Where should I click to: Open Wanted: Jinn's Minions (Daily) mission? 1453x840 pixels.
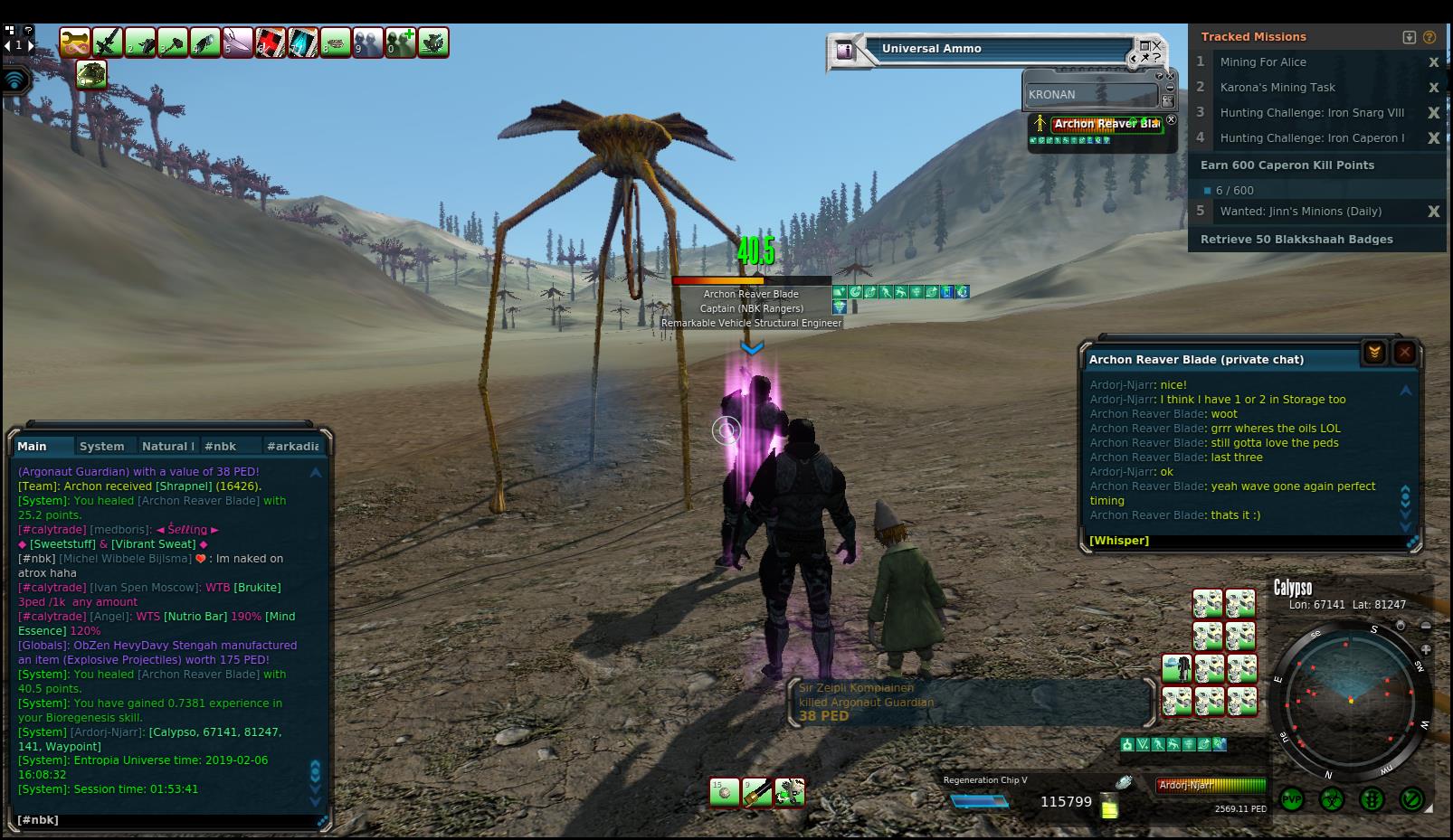tap(1300, 212)
